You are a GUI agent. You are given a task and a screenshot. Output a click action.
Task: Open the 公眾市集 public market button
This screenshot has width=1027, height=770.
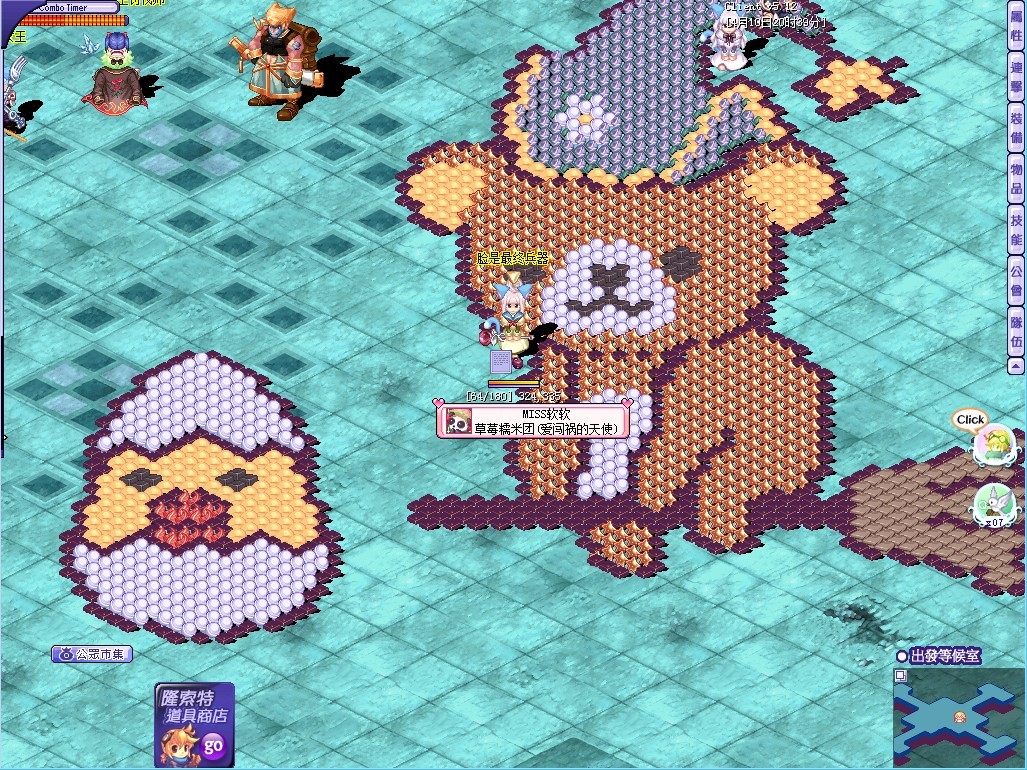click(92, 655)
